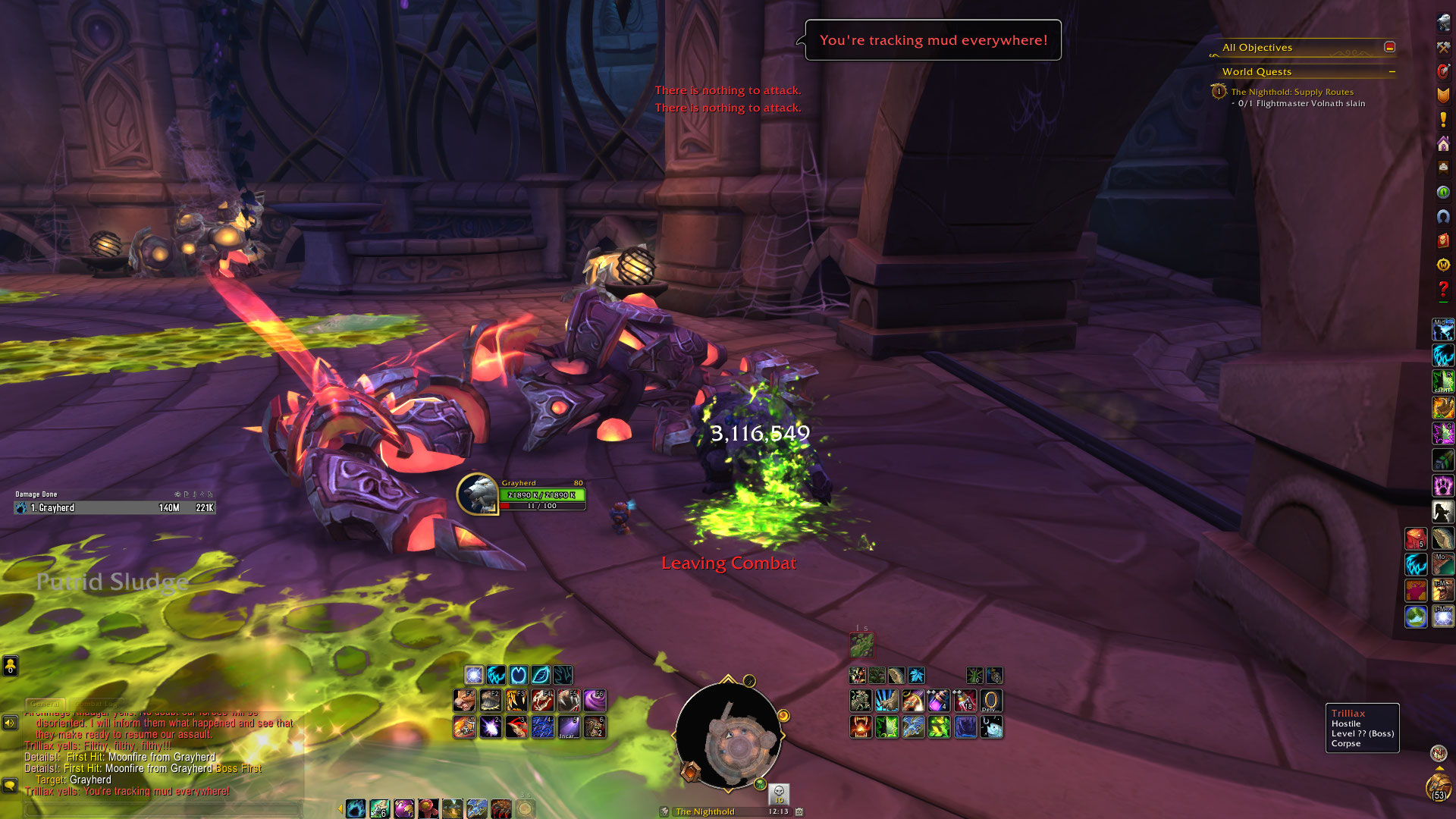Open Adventure Guide red skull book
The width and height of the screenshot is (1456, 819).
click(x=1443, y=241)
